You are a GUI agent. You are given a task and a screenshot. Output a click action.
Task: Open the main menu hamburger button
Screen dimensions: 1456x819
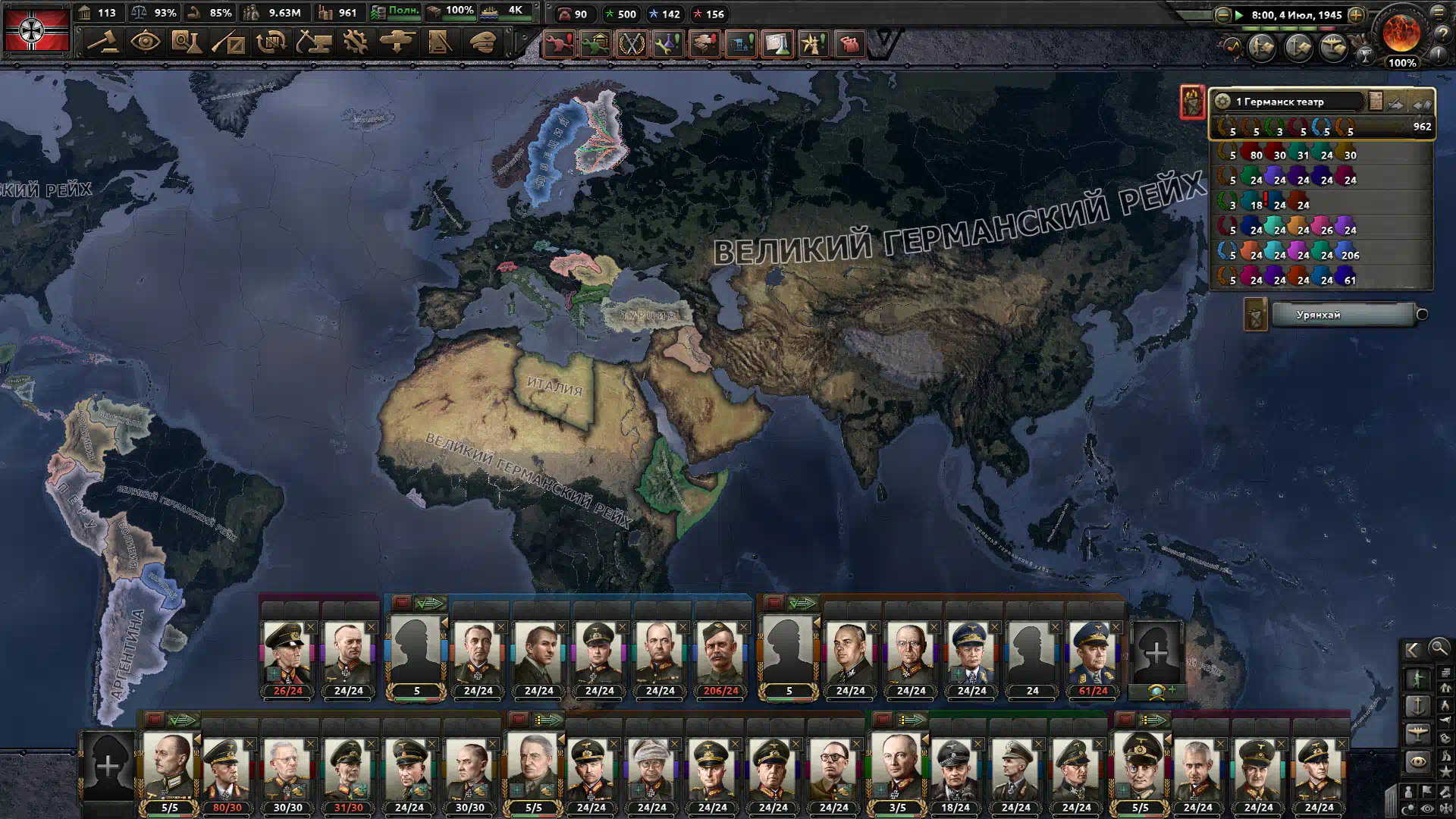(x=1439, y=12)
